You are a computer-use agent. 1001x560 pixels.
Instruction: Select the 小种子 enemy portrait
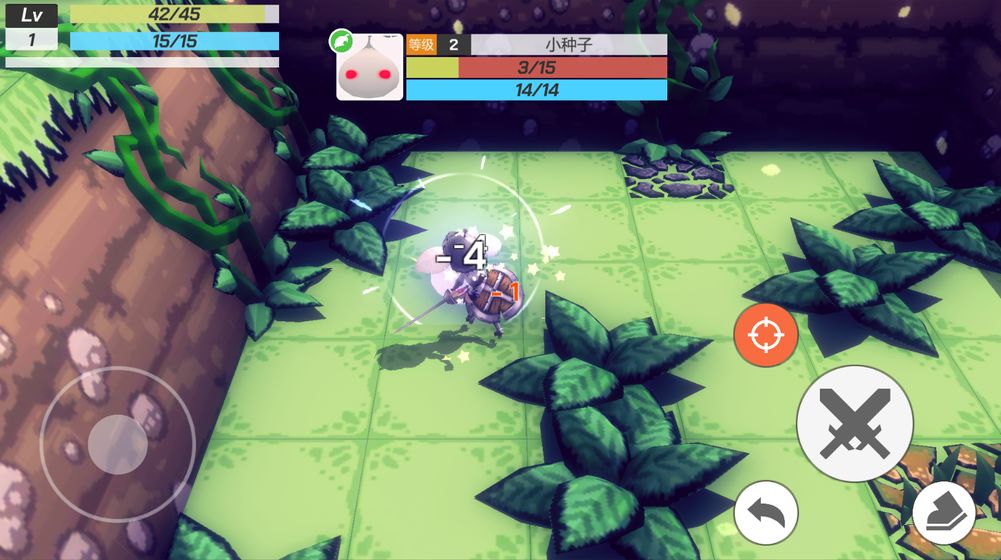coord(369,66)
